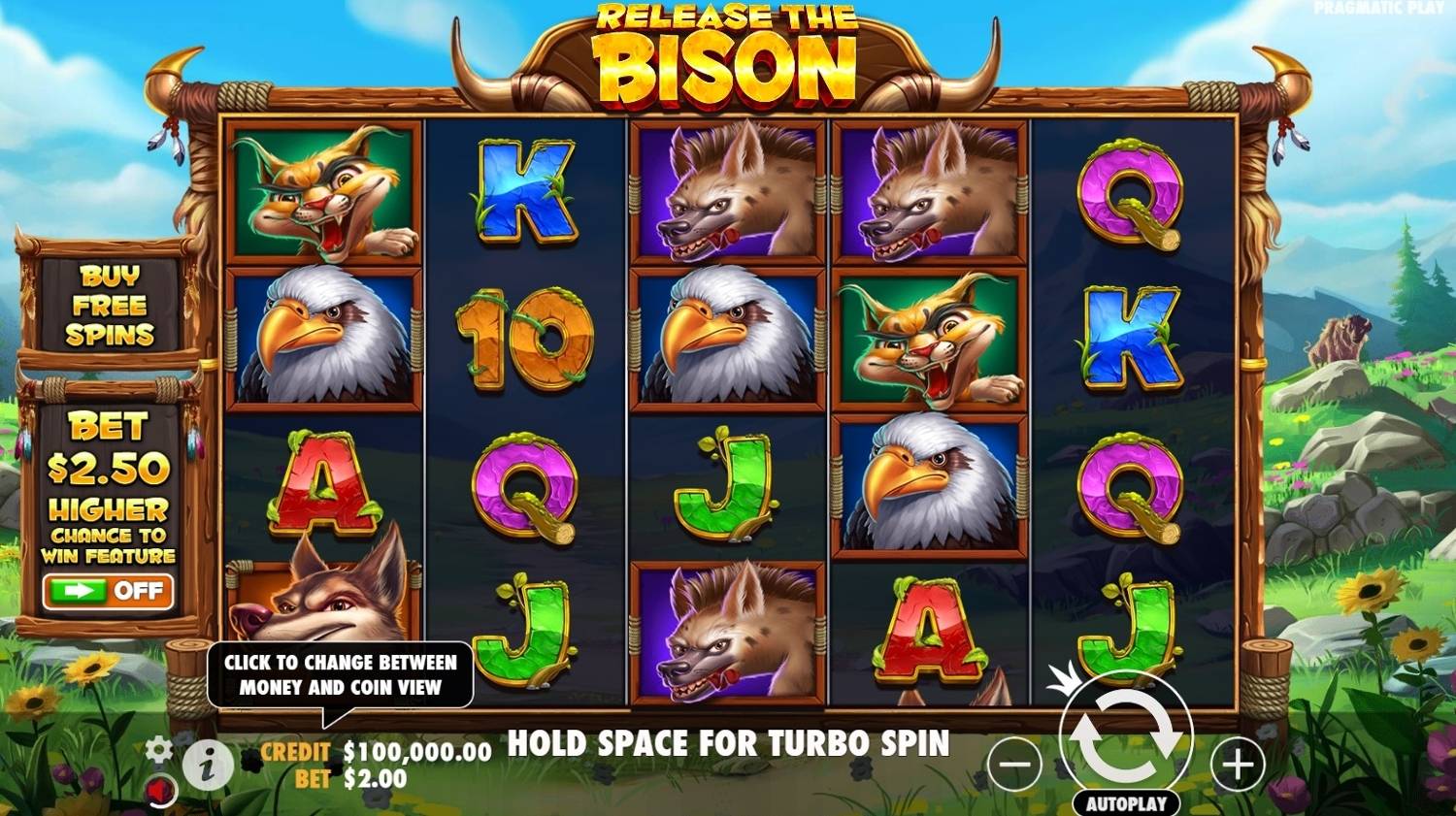The image size is (1456, 816).
Task: Increase the bet using the plus control
Action: 1237,764
